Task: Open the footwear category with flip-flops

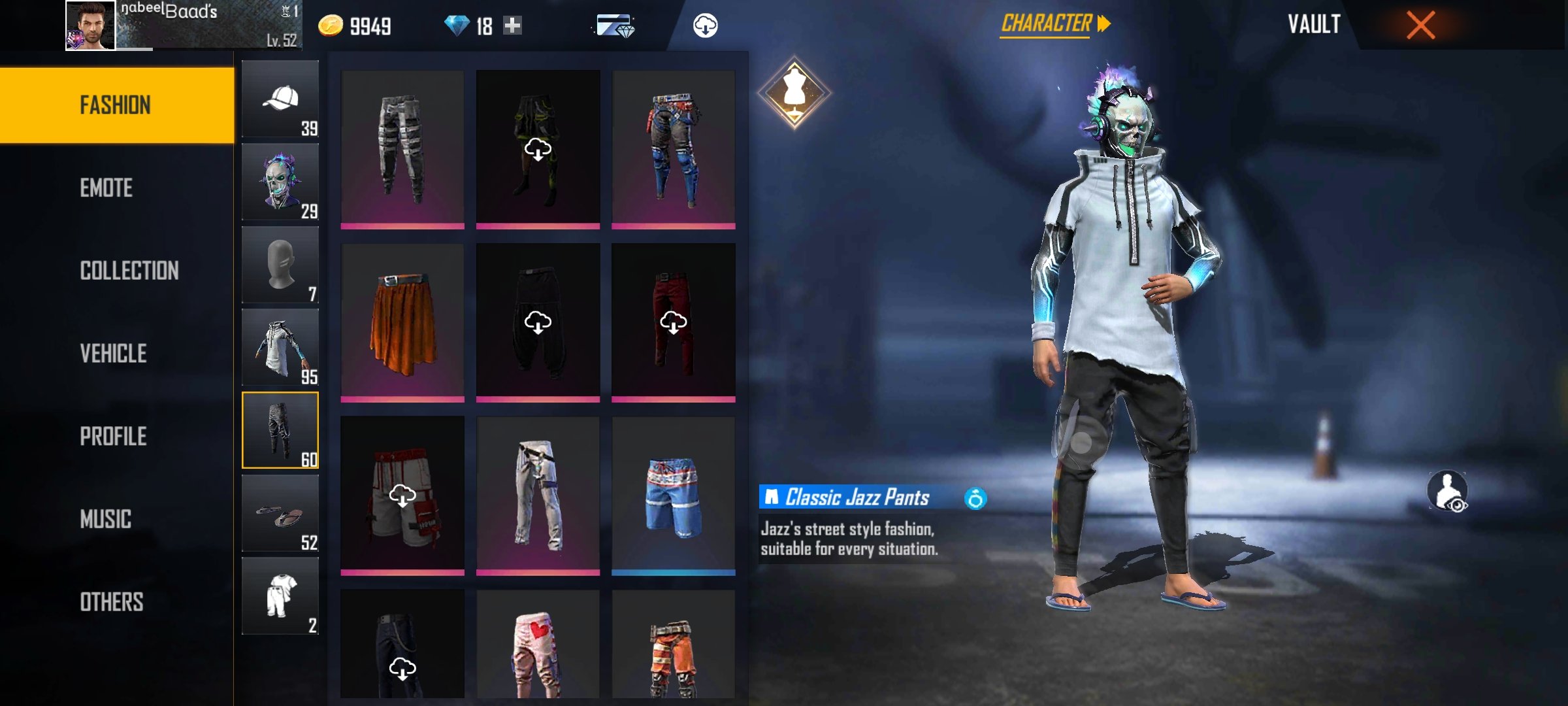Action: (x=280, y=514)
